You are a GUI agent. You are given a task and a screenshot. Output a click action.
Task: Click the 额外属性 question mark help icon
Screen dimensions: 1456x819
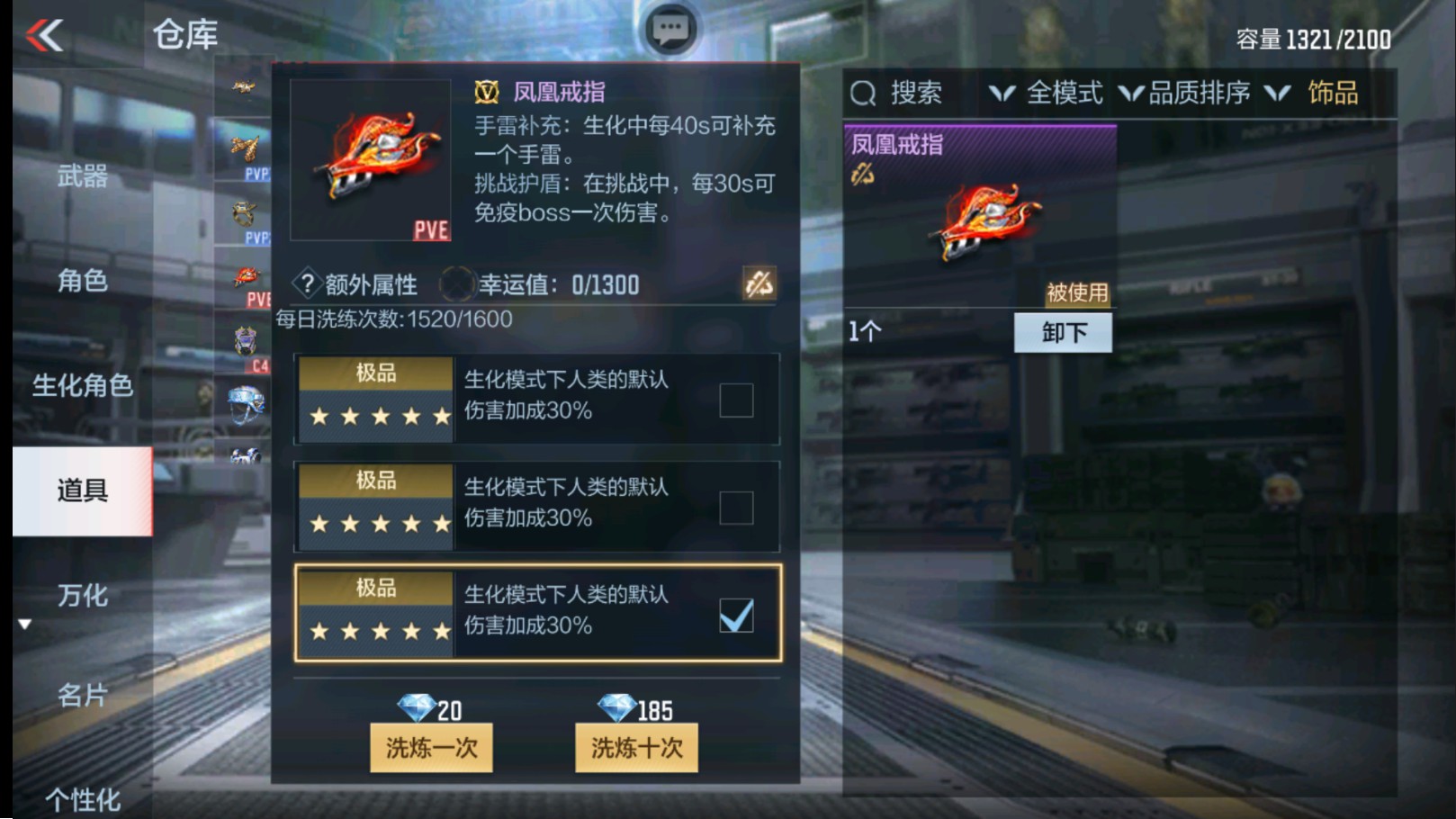307,283
